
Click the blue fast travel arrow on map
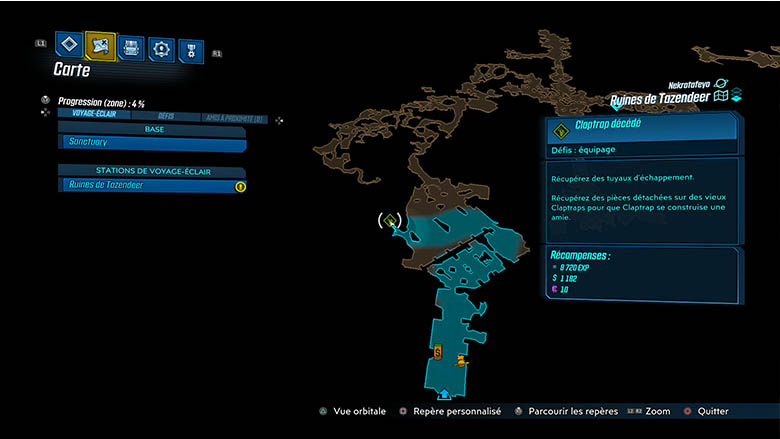click(444, 394)
